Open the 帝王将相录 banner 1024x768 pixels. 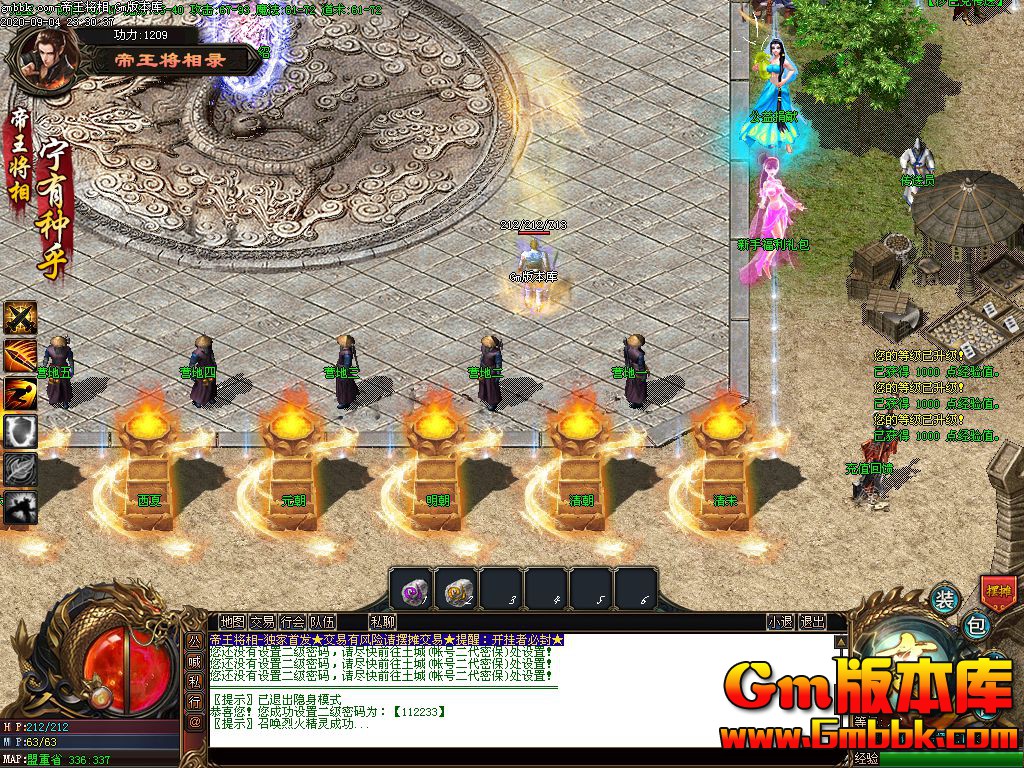pos(172,60)
